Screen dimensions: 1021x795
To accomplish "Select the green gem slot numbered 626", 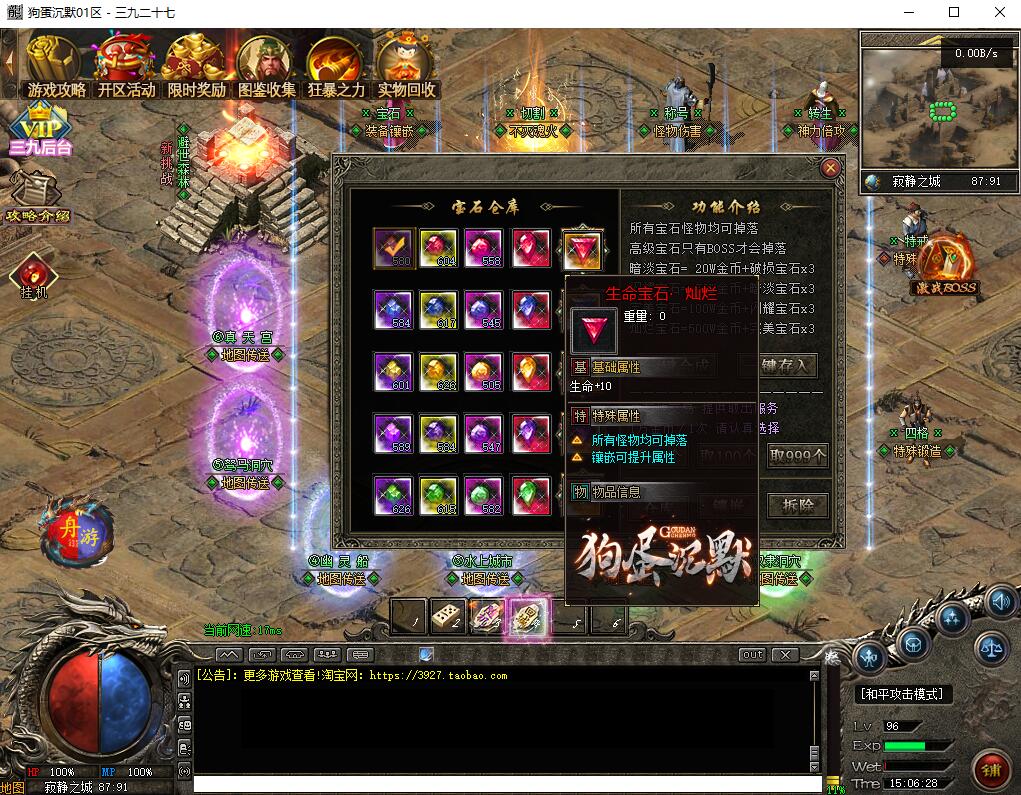I will 392,495.
